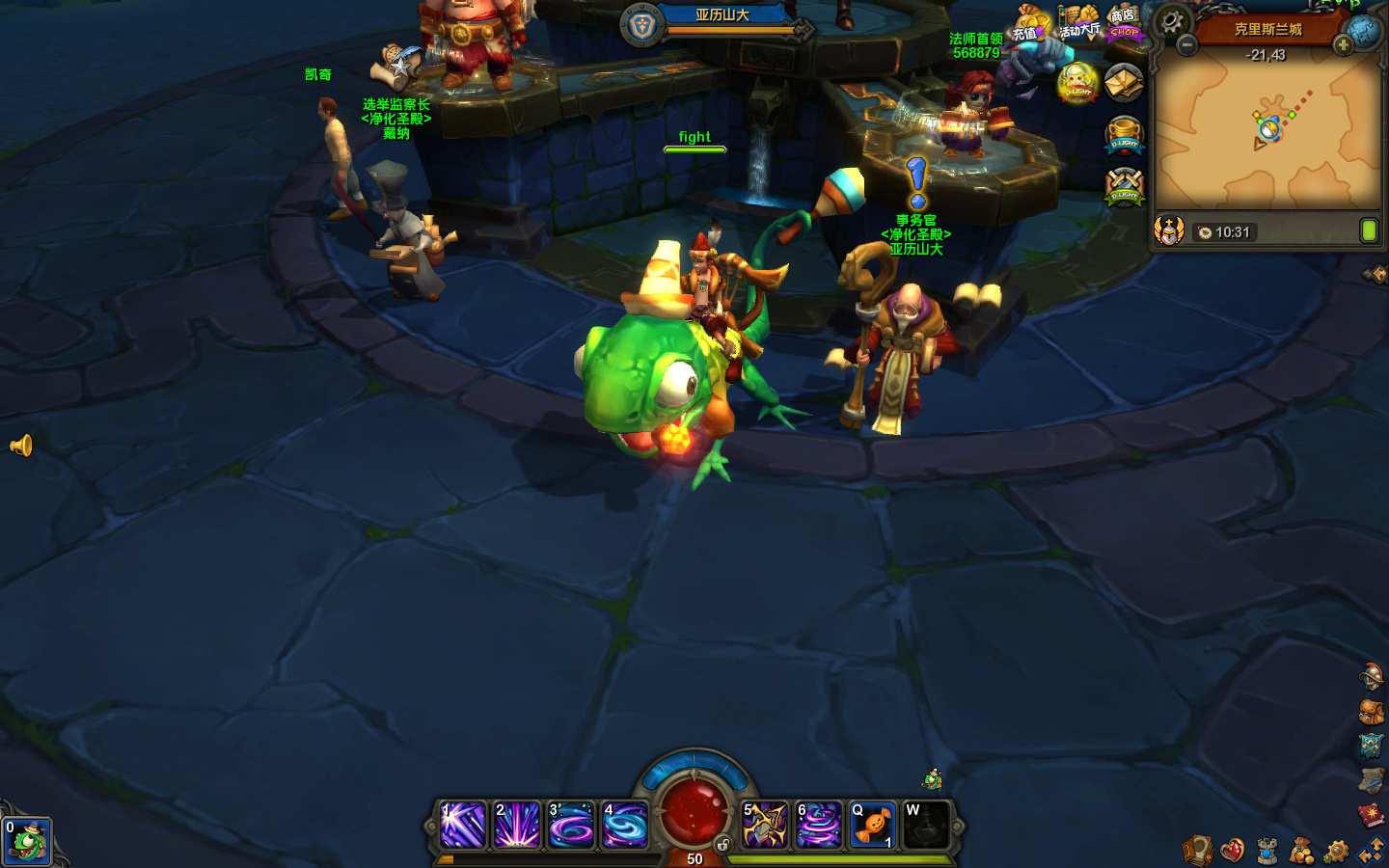This screenshot has width=1389, height=868.
Task: Open the backpack inventory icon
Action: click(x=1371, y=712)
